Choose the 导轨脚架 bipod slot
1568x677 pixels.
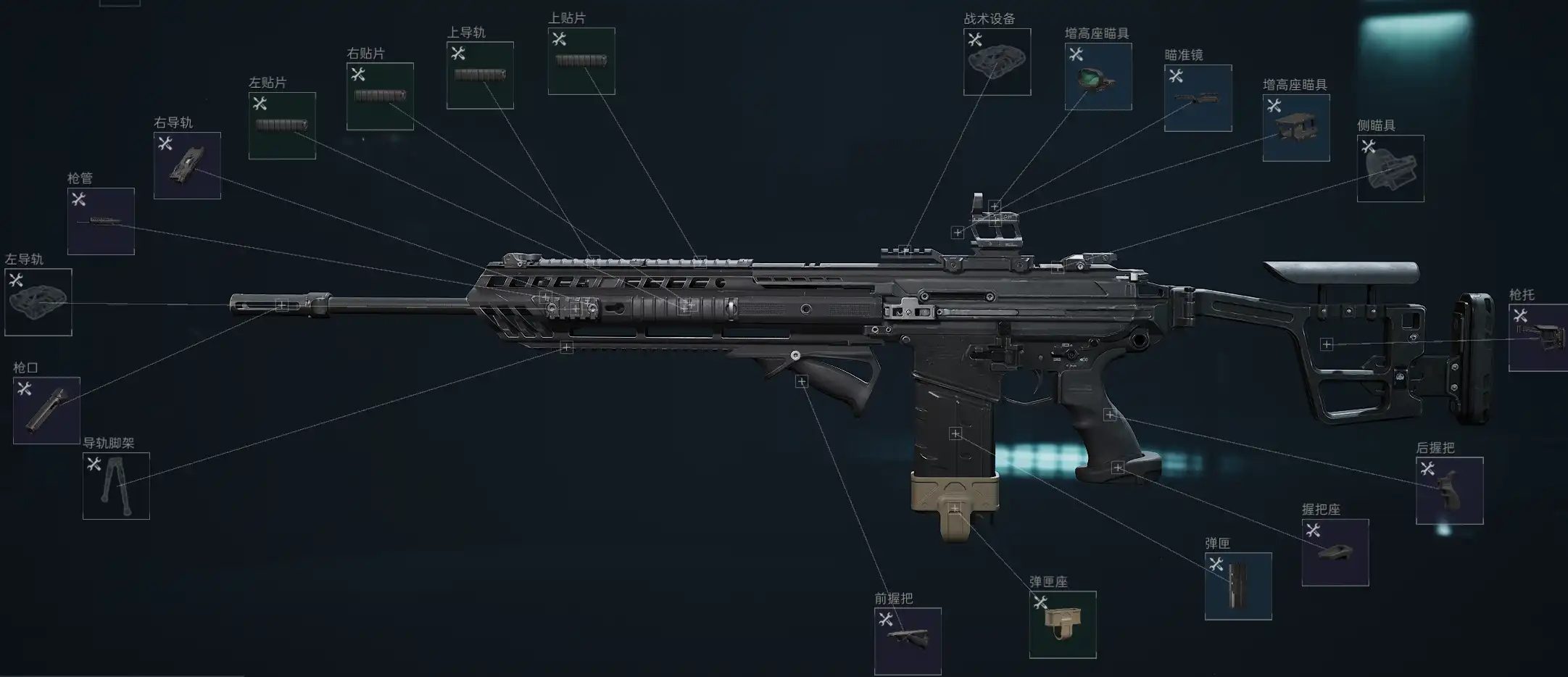[x=116, y=486]
